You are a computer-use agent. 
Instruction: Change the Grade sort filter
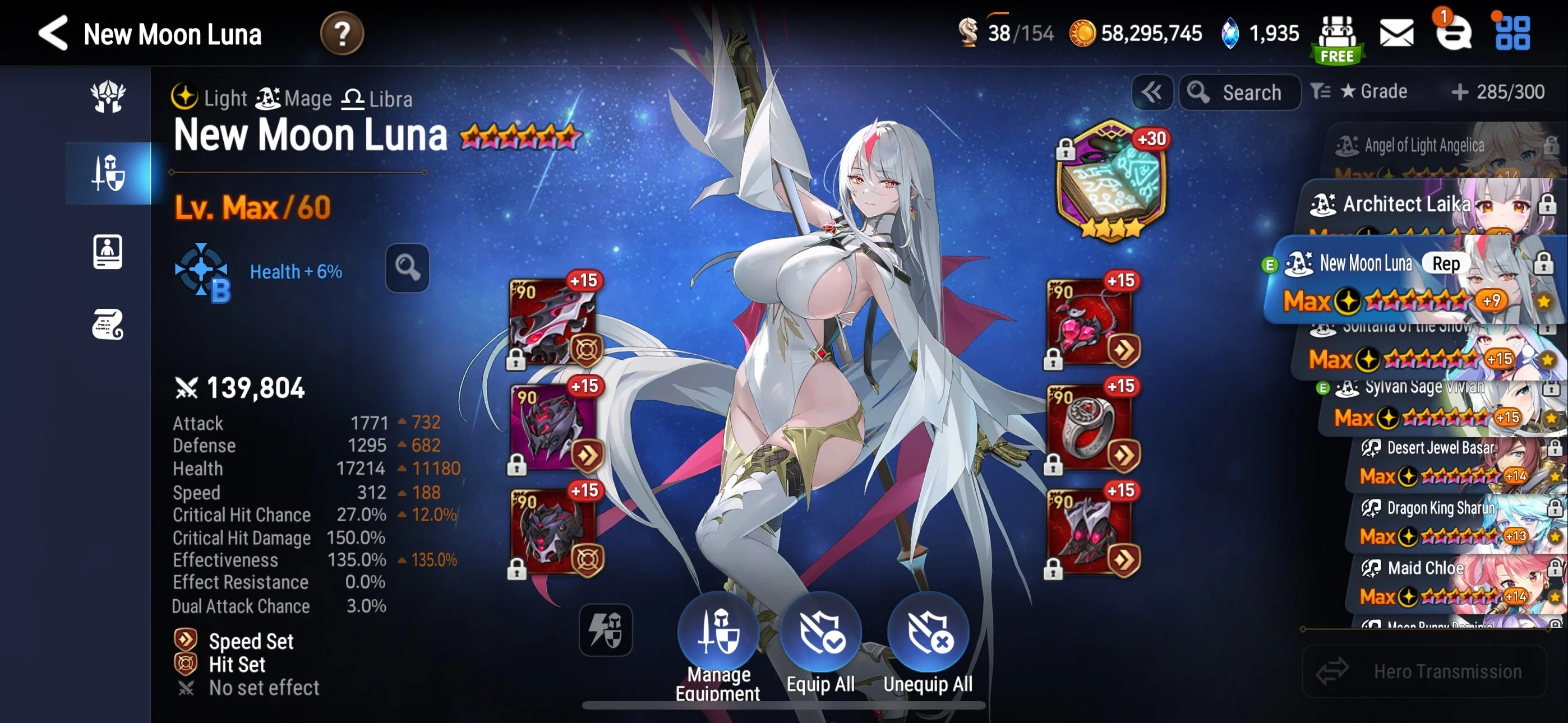[x=1360, y=92]
